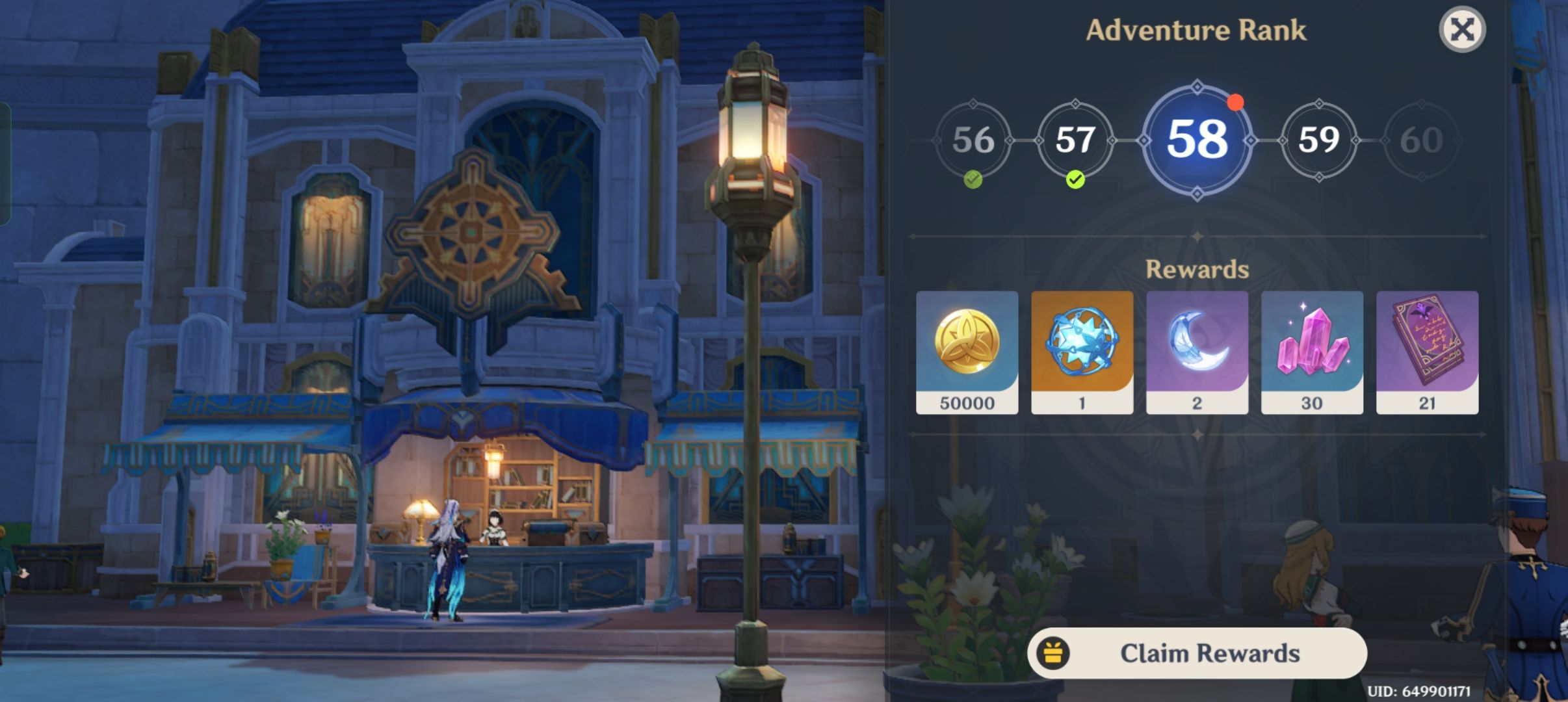Tap the red notification dot on rank 58
Image resolution: width=1568 pixels, height=702 pixels.
click(1234, 102)
